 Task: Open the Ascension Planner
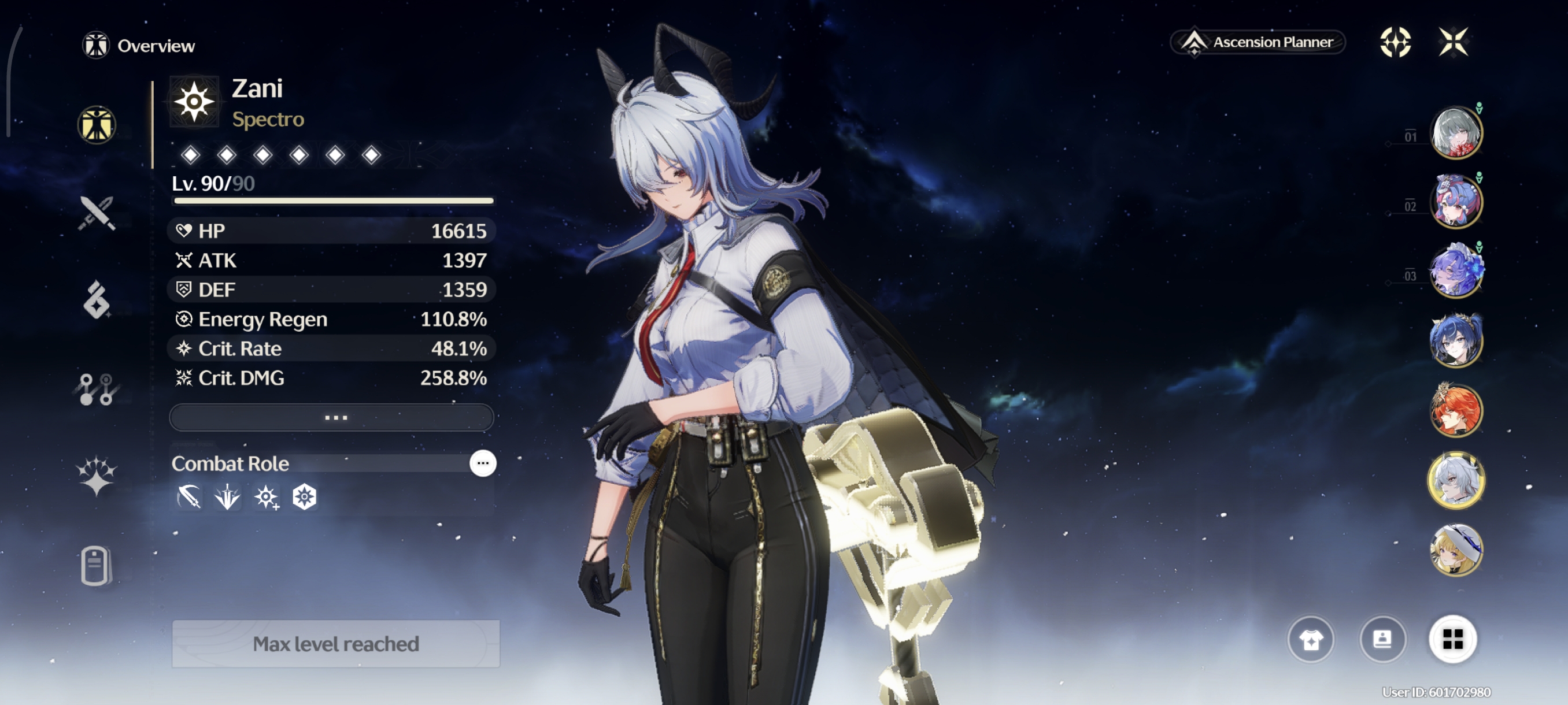[1259, 42]
